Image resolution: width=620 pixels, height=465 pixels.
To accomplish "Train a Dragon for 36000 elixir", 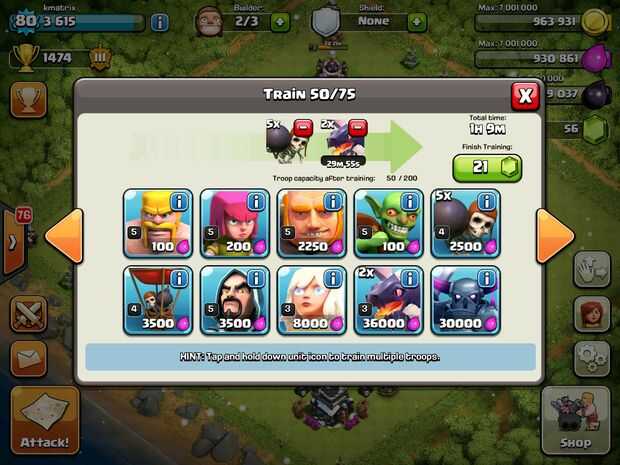I will 388,299.
